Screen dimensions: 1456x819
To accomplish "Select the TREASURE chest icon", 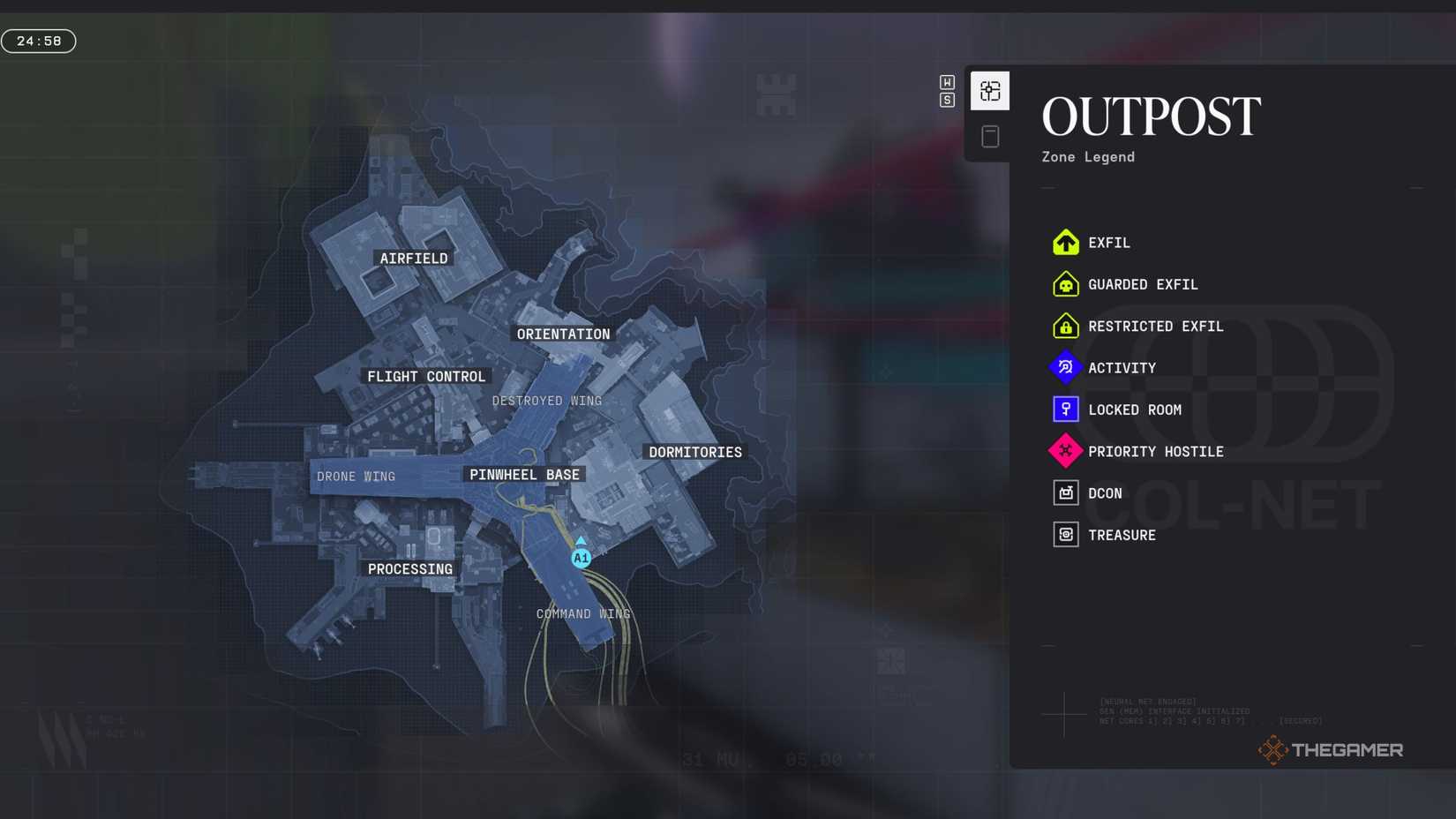I will coord(1065,534).
